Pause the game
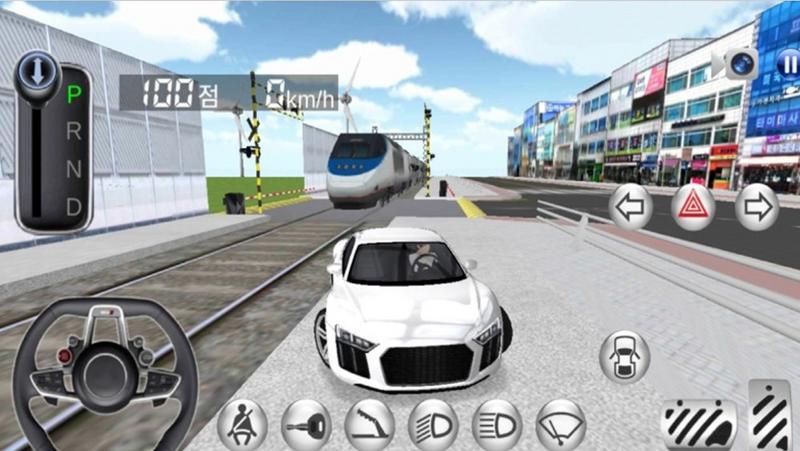This screenshot has height=451, width=800. coord(788,64)
